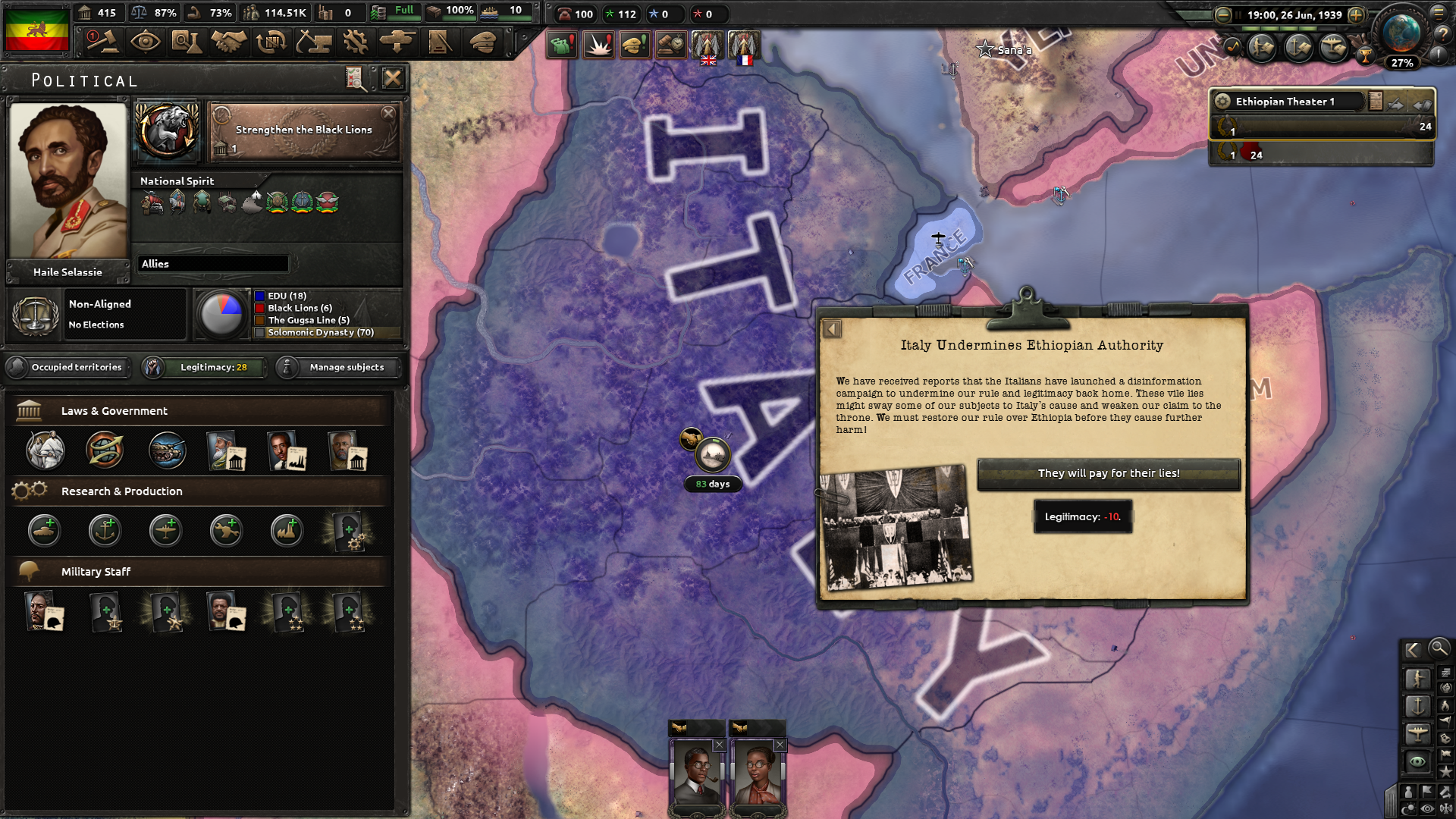The width and height of the screenshot is (1456, 819).
Task: Select Haile Selassie's portrait
Action: [x=67, y=182]
